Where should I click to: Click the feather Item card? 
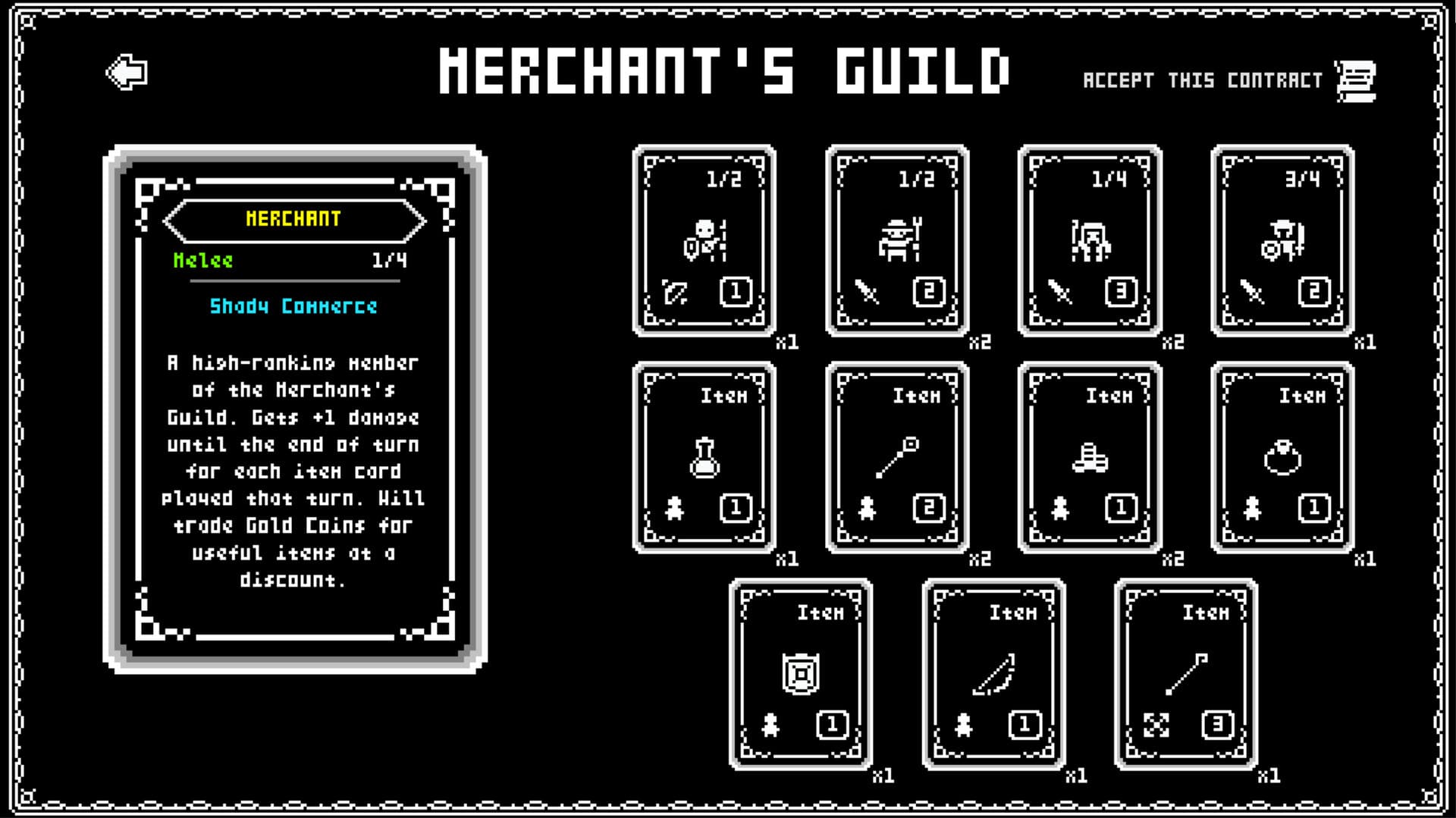tap(995, 675)
